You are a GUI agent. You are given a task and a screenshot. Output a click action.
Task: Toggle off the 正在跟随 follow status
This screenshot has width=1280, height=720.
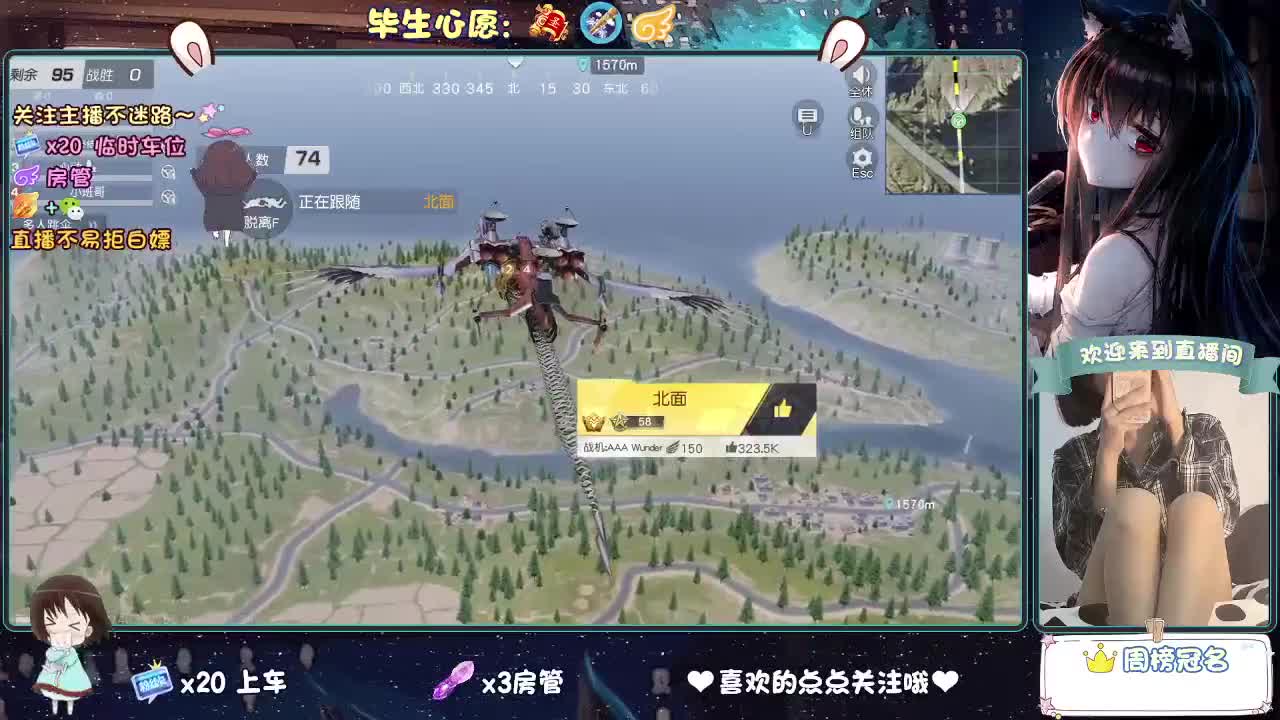[x=330, y=202]
